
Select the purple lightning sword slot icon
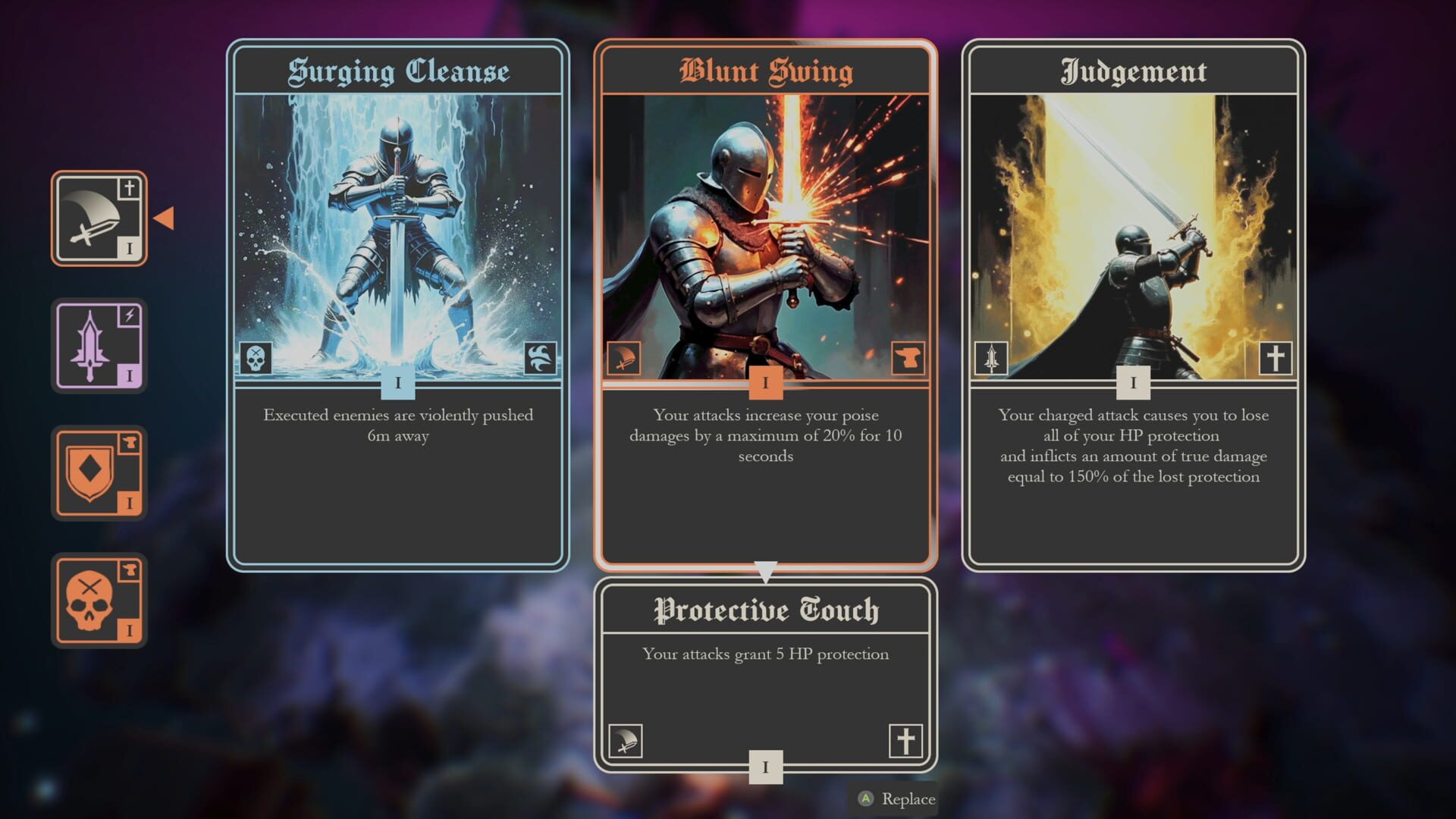[99, 346]
